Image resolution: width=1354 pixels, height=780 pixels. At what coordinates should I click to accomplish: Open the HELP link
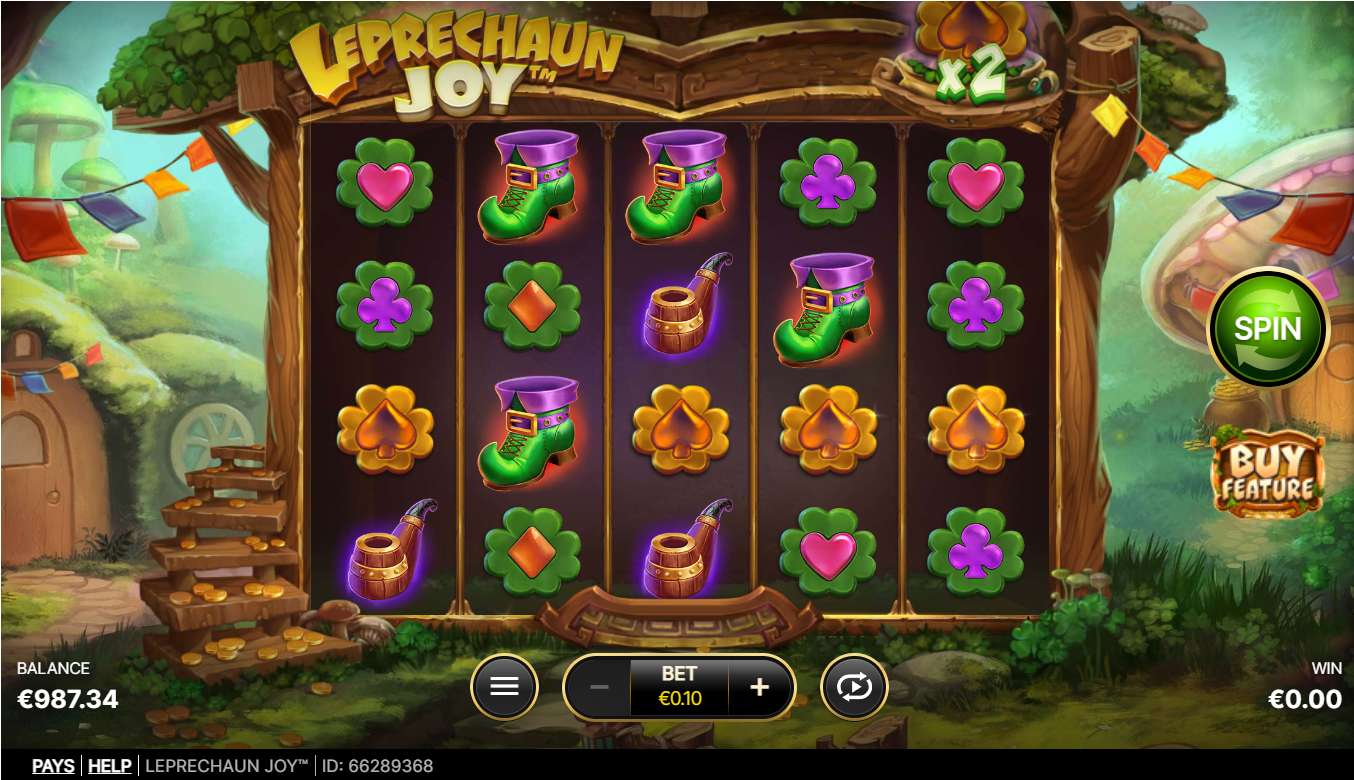click(x=110, y=766)
